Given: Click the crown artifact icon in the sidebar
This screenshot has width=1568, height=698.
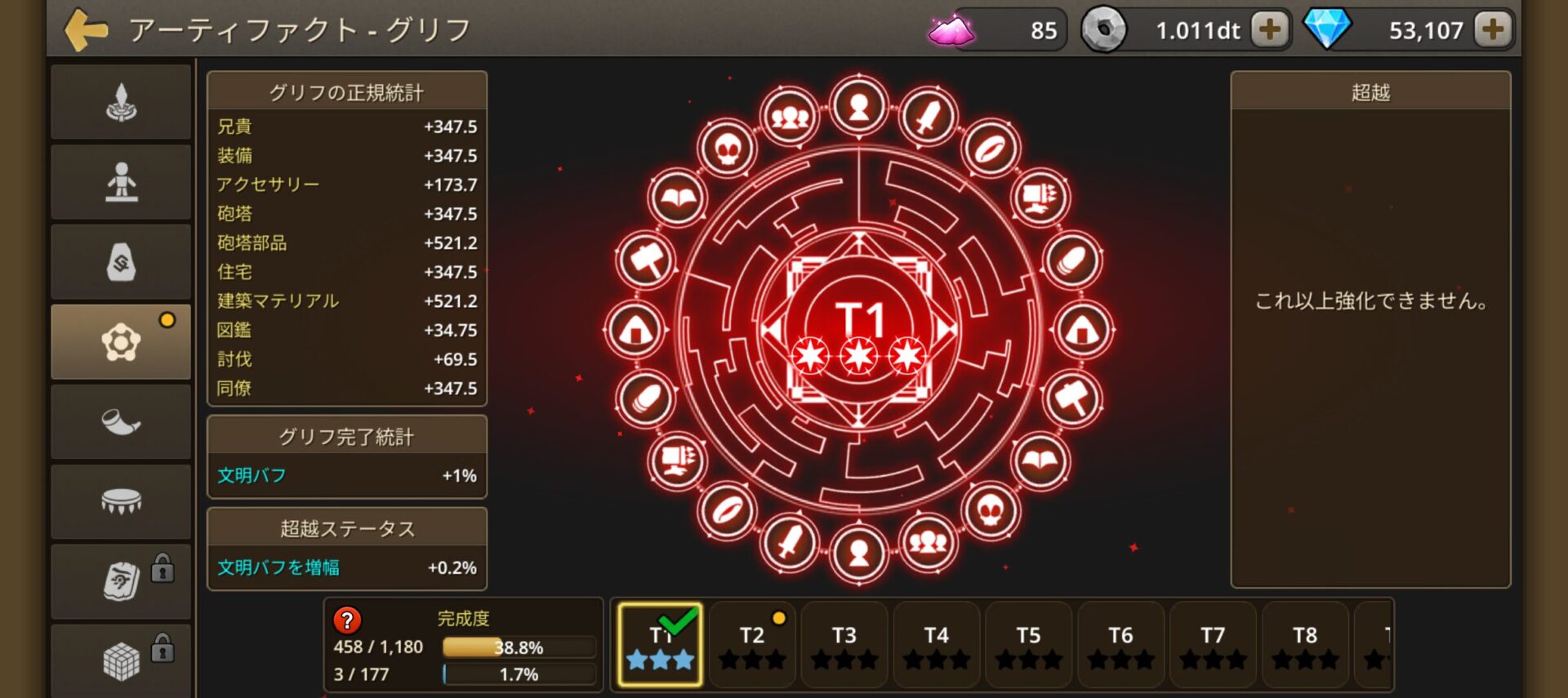Looking at the screenshot, I should [121, 501].
